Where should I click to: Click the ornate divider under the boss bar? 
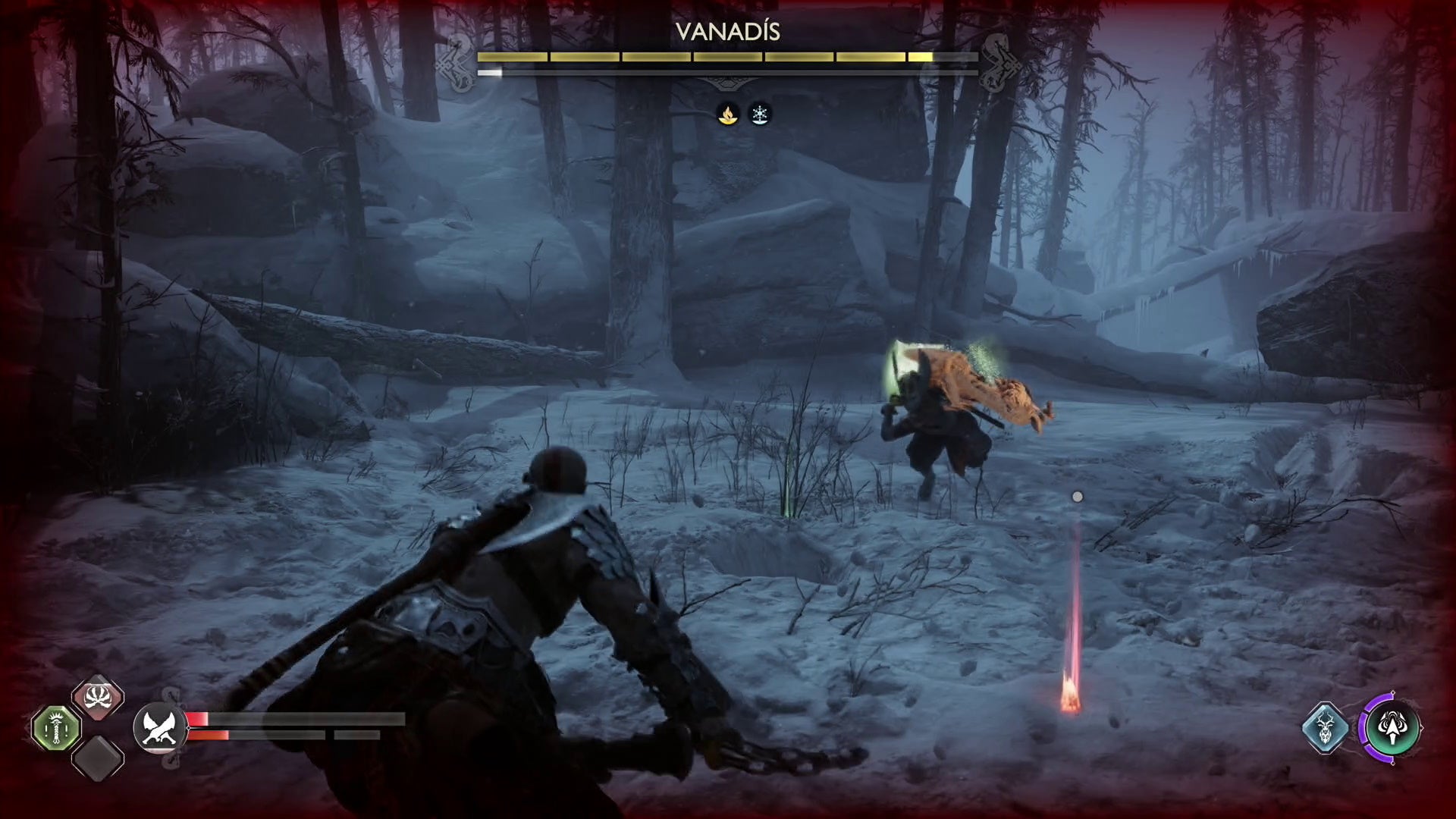coord(728,82)
